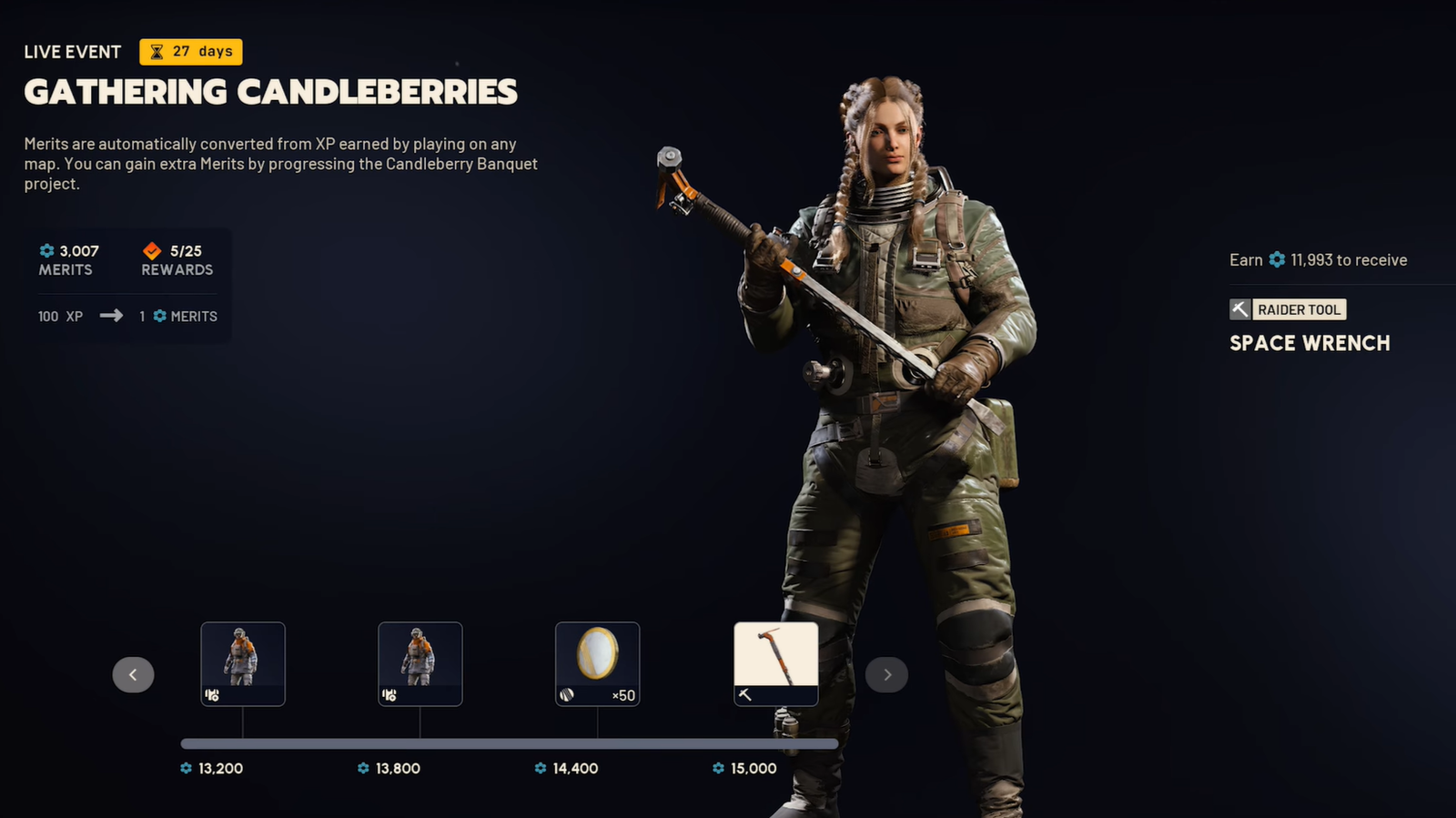The height and width of the screenshot is (818, 1456).
Task: Click the orange Rewards diamond icon
Action: 151,250
